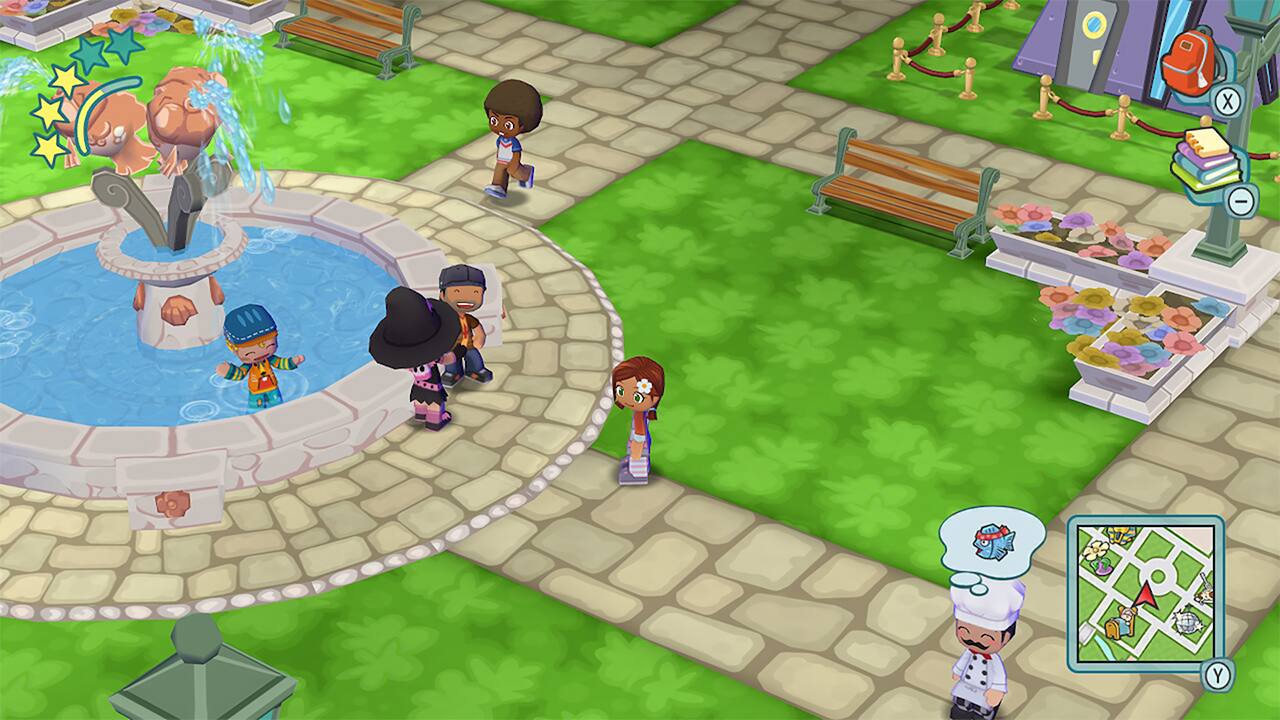Screen dimensions: 1280x720
Task: Select the red arrow player marker on the minimap
Action: tap(1144, 594)
